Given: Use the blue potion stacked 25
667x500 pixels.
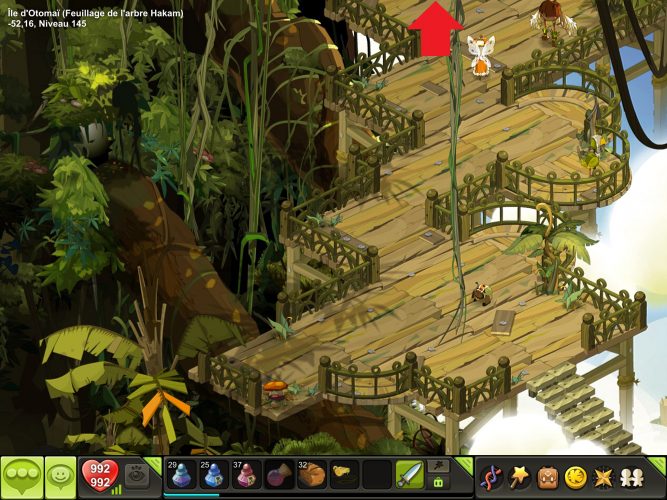Looking at the screenshot, I should [212, 475].
